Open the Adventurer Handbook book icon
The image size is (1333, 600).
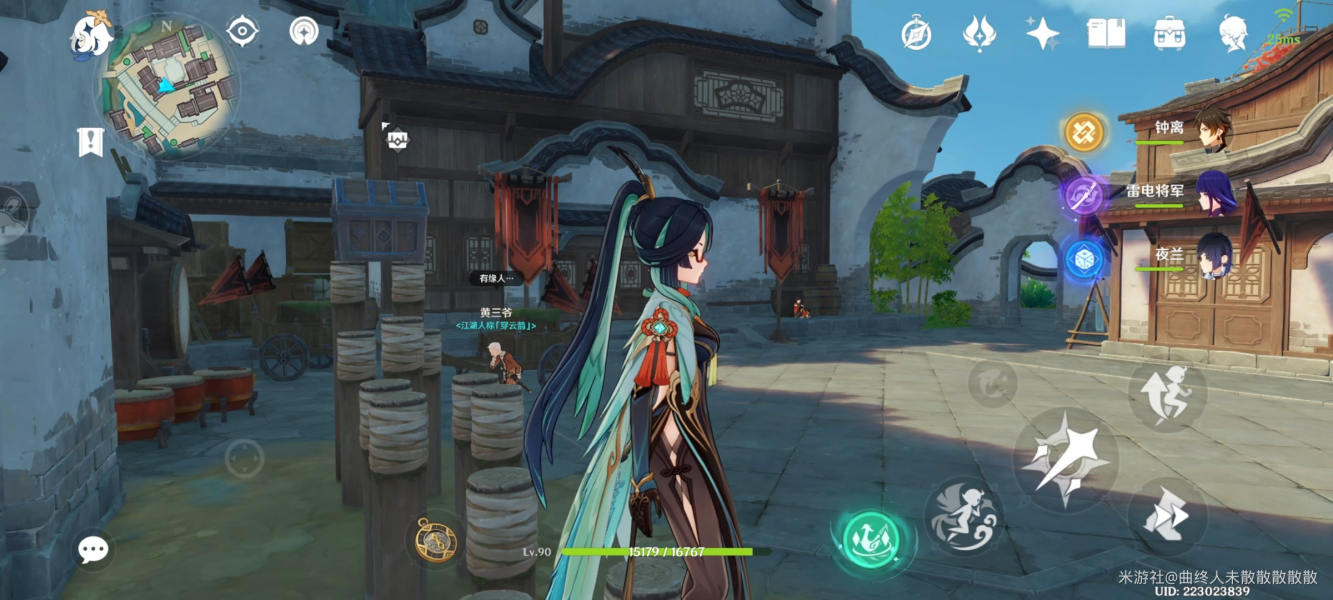1105,33
